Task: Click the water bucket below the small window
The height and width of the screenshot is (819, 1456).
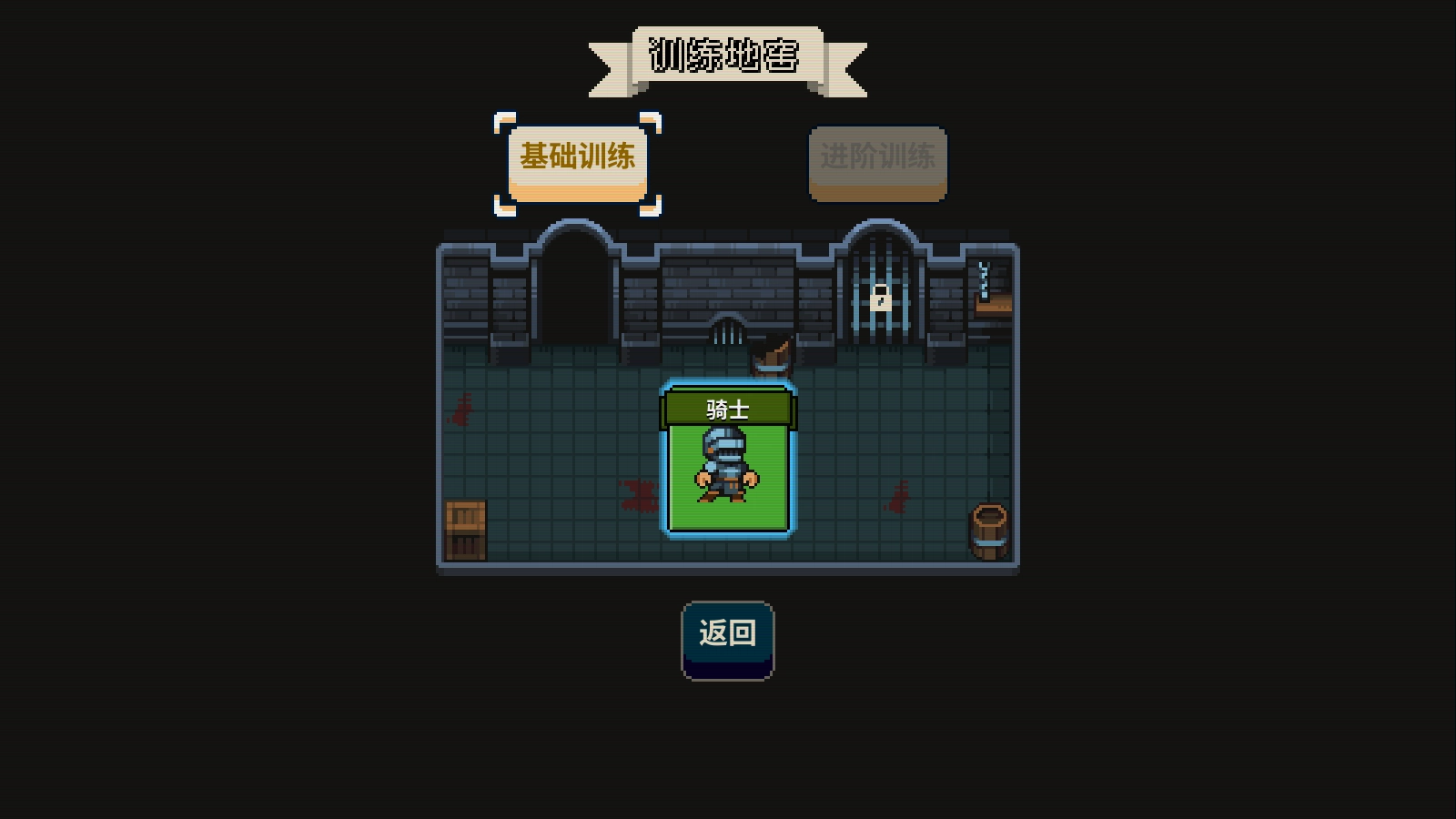Action: point(773,358)
